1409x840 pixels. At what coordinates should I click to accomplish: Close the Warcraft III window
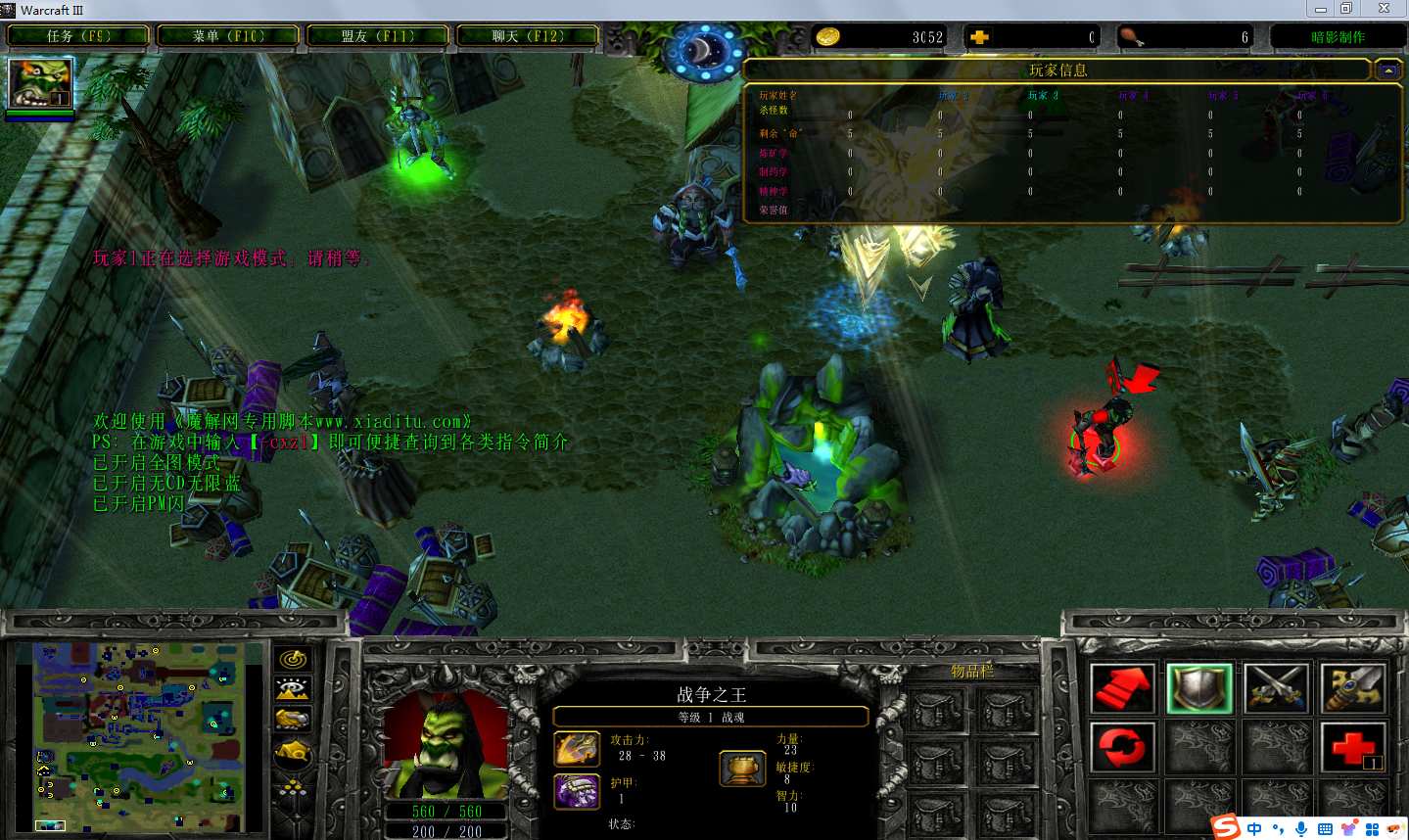(x=1384, y=9)
